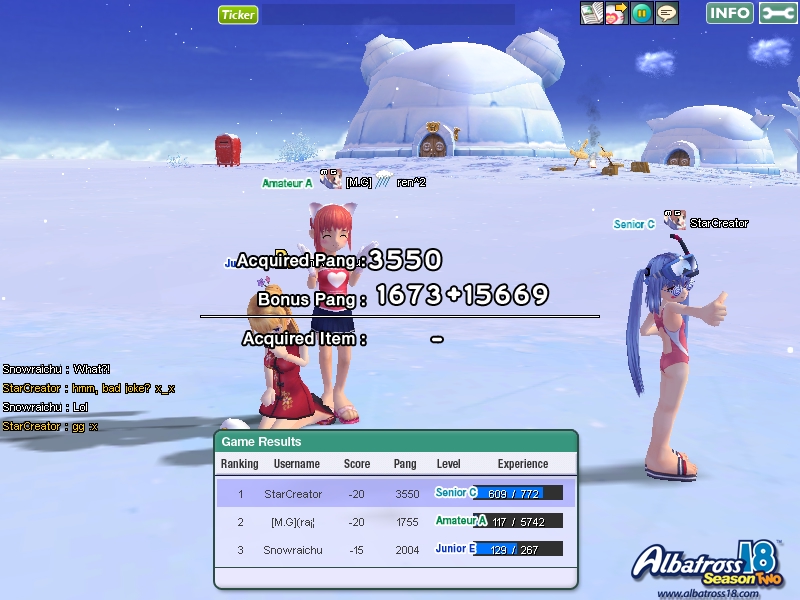The width and height of the screenshot is (800, 600).
Task: Click the green Ticker button
Action: tap(238, 14)
